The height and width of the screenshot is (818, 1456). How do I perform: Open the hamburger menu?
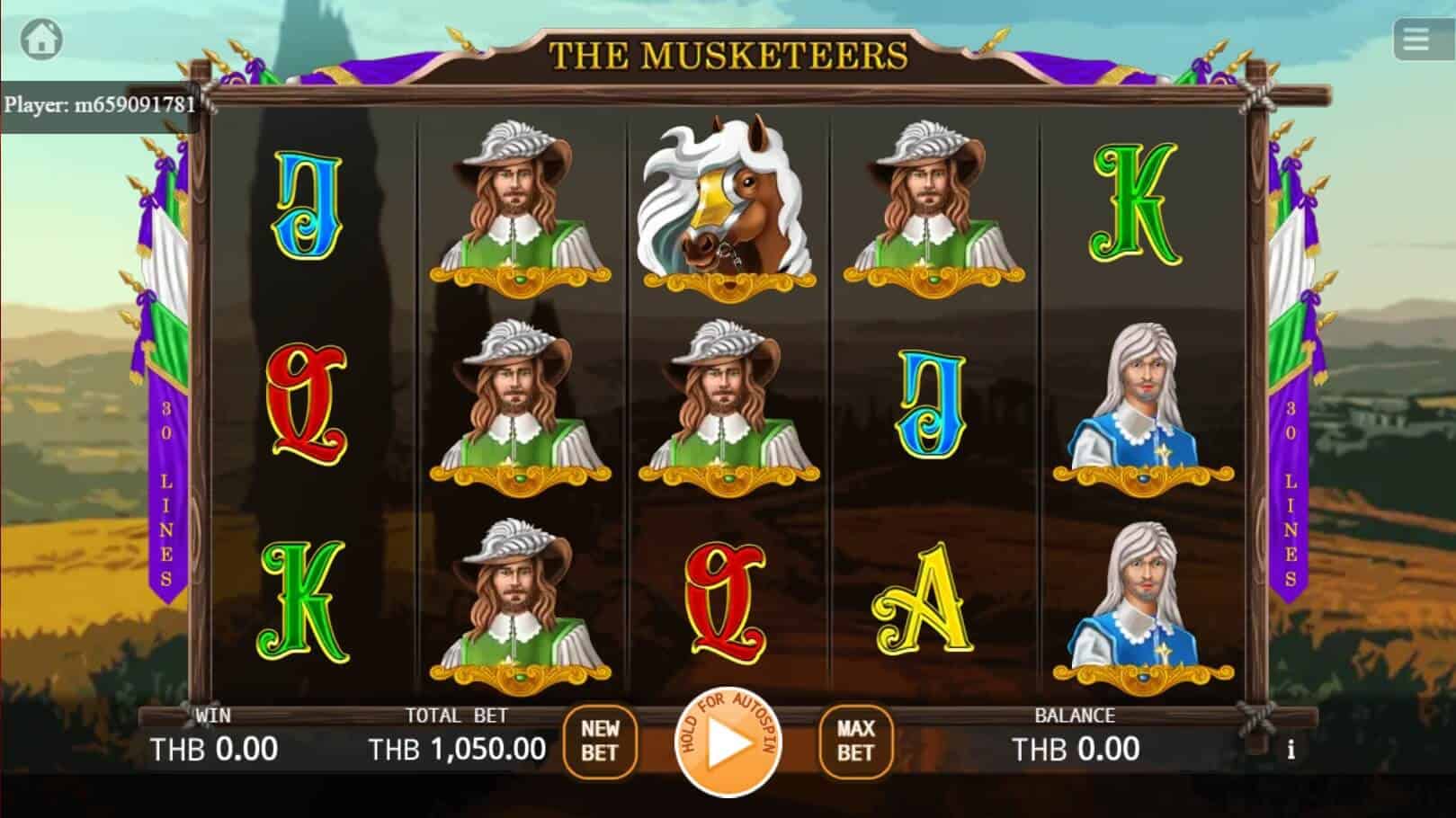click(1417, 38)
